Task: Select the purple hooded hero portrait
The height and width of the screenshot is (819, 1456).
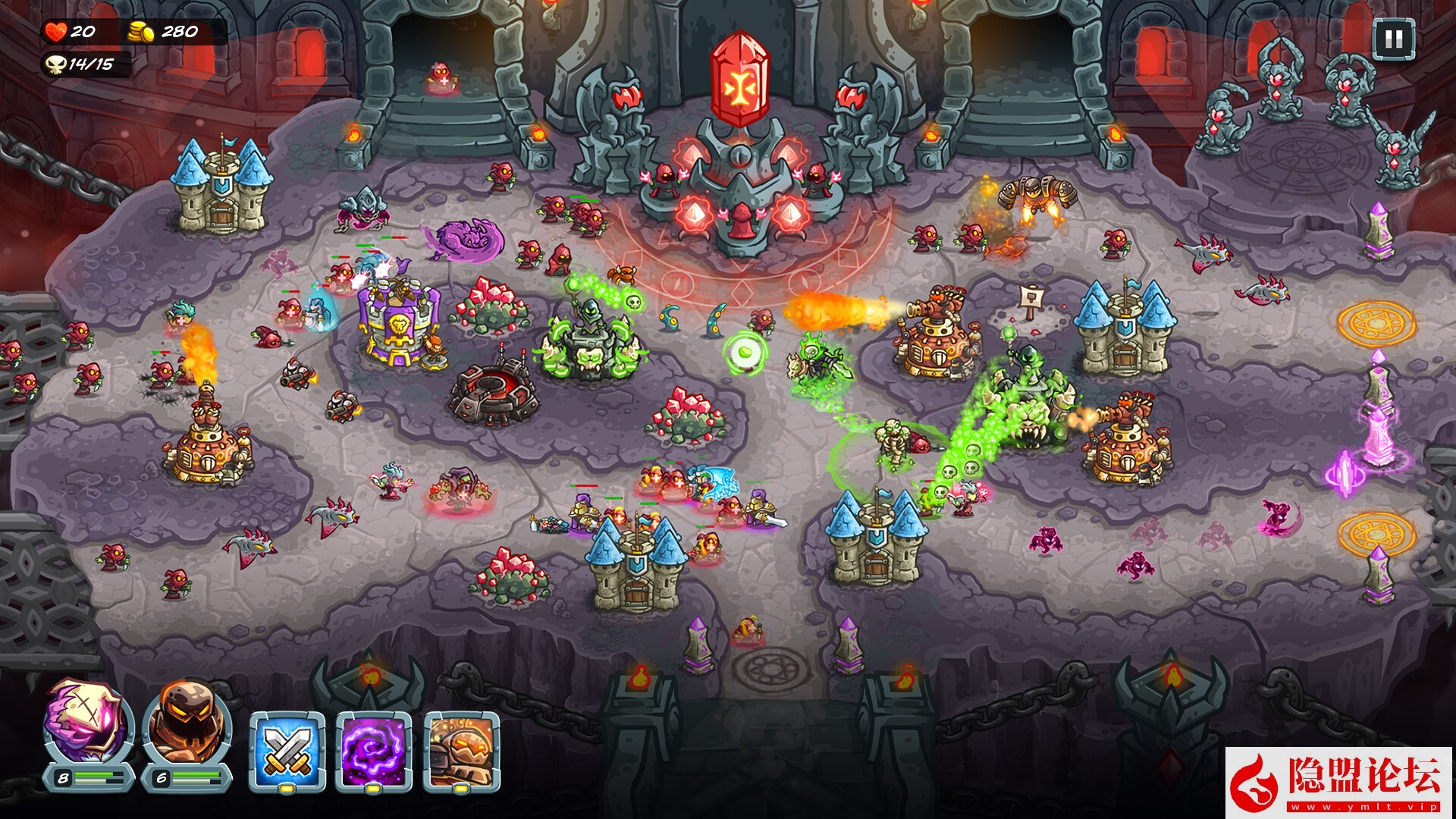Action: (x=89, y=723)
